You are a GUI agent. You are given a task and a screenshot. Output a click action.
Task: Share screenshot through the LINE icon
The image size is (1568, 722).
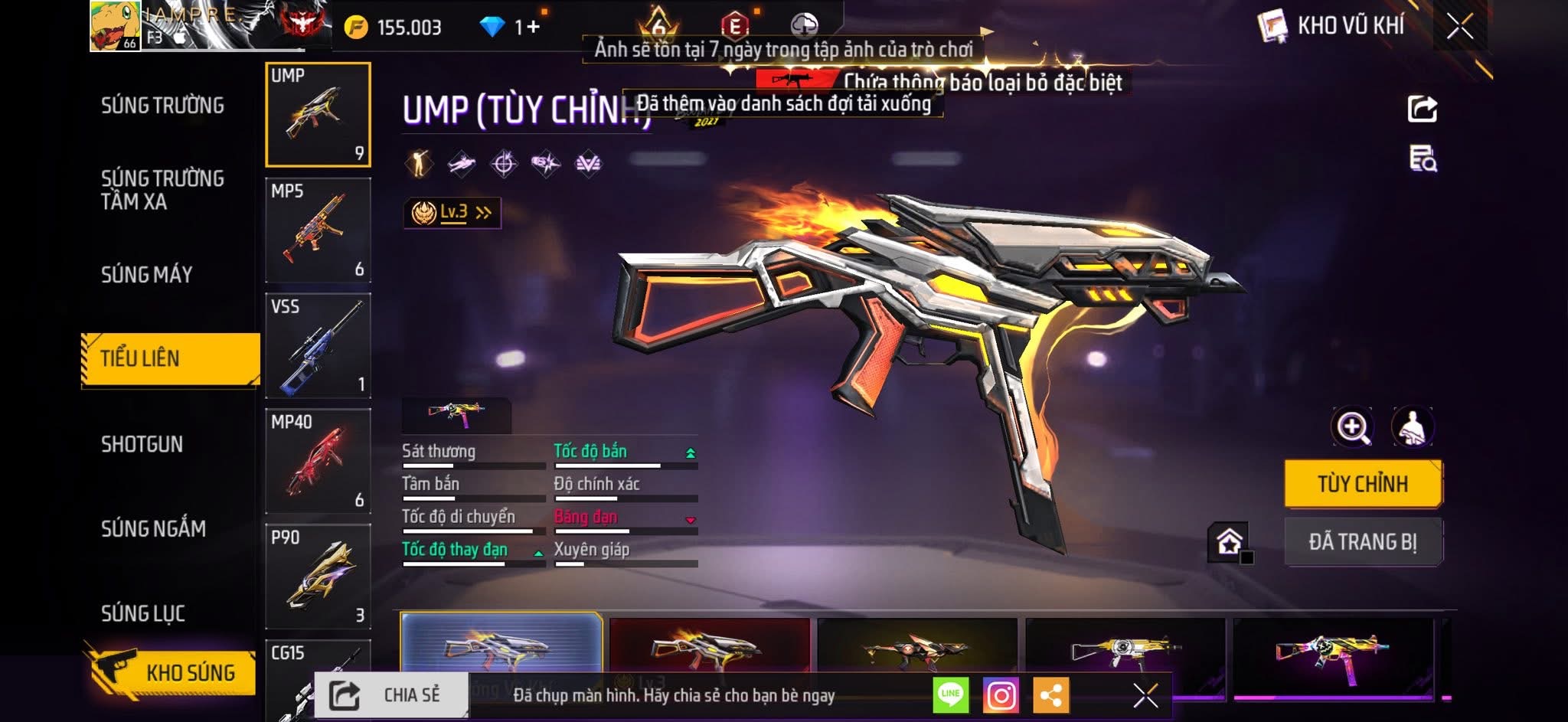950,695
